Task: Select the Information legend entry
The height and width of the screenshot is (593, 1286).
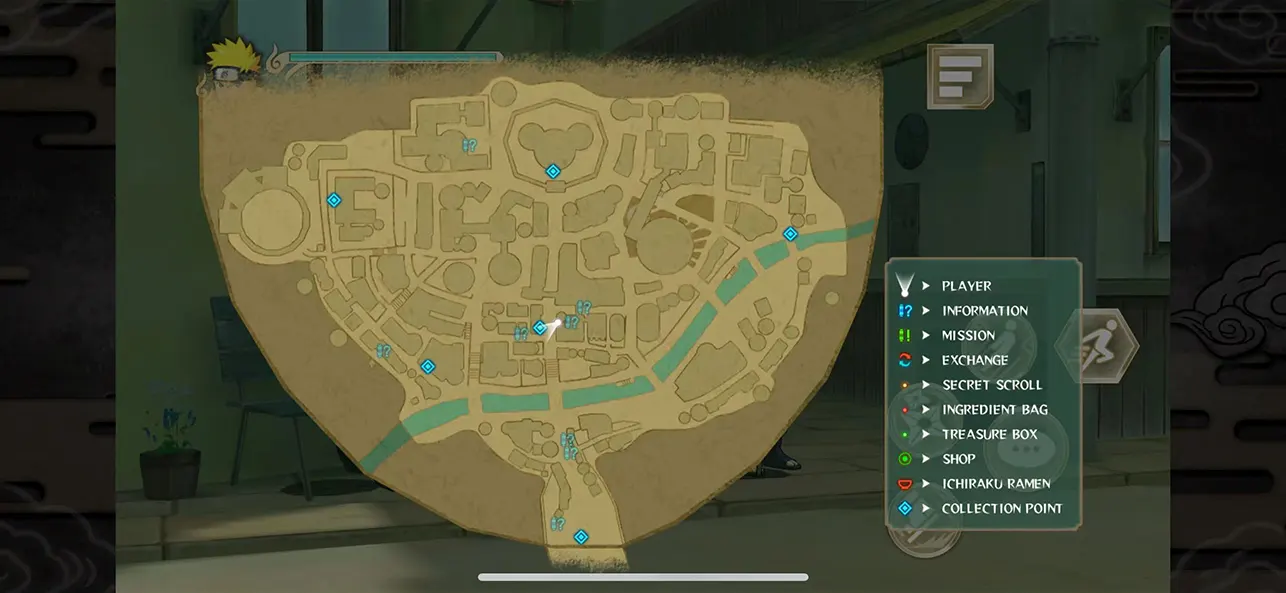Action: click(x=984, y=311)
